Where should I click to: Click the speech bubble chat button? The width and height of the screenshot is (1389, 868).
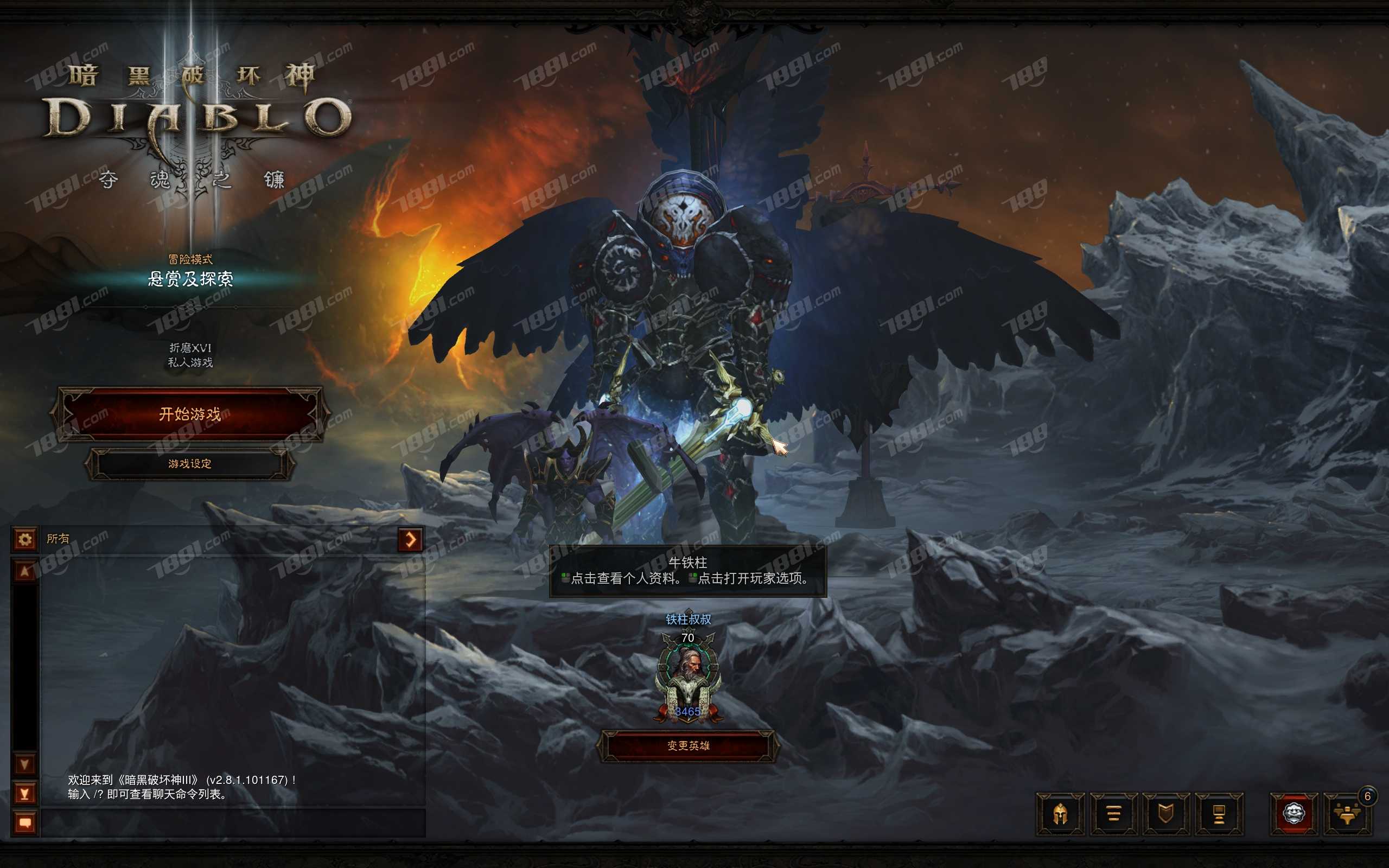[x=26, y=823]
